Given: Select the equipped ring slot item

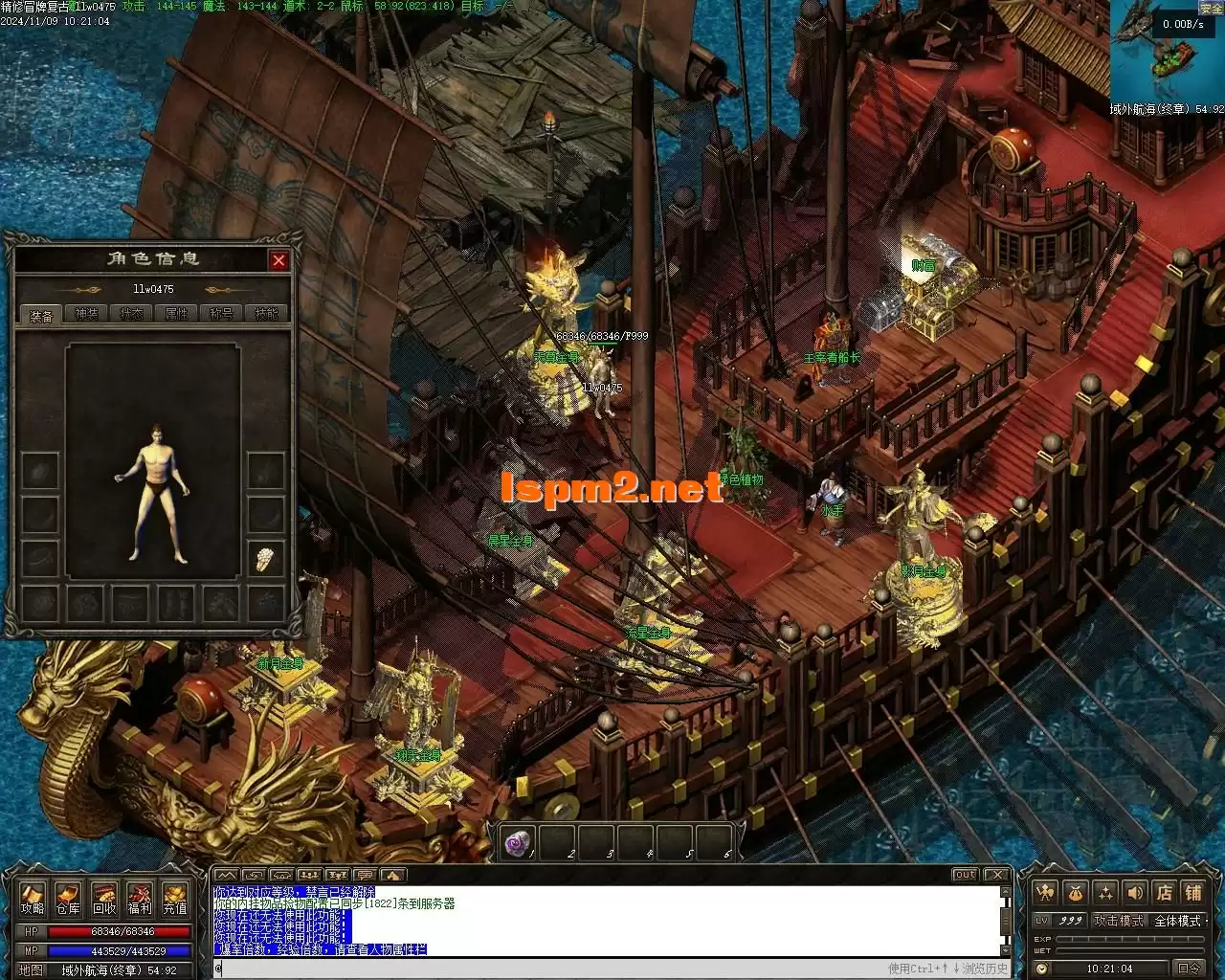Looking at the screenshot, I should click(x=266, y=559).
